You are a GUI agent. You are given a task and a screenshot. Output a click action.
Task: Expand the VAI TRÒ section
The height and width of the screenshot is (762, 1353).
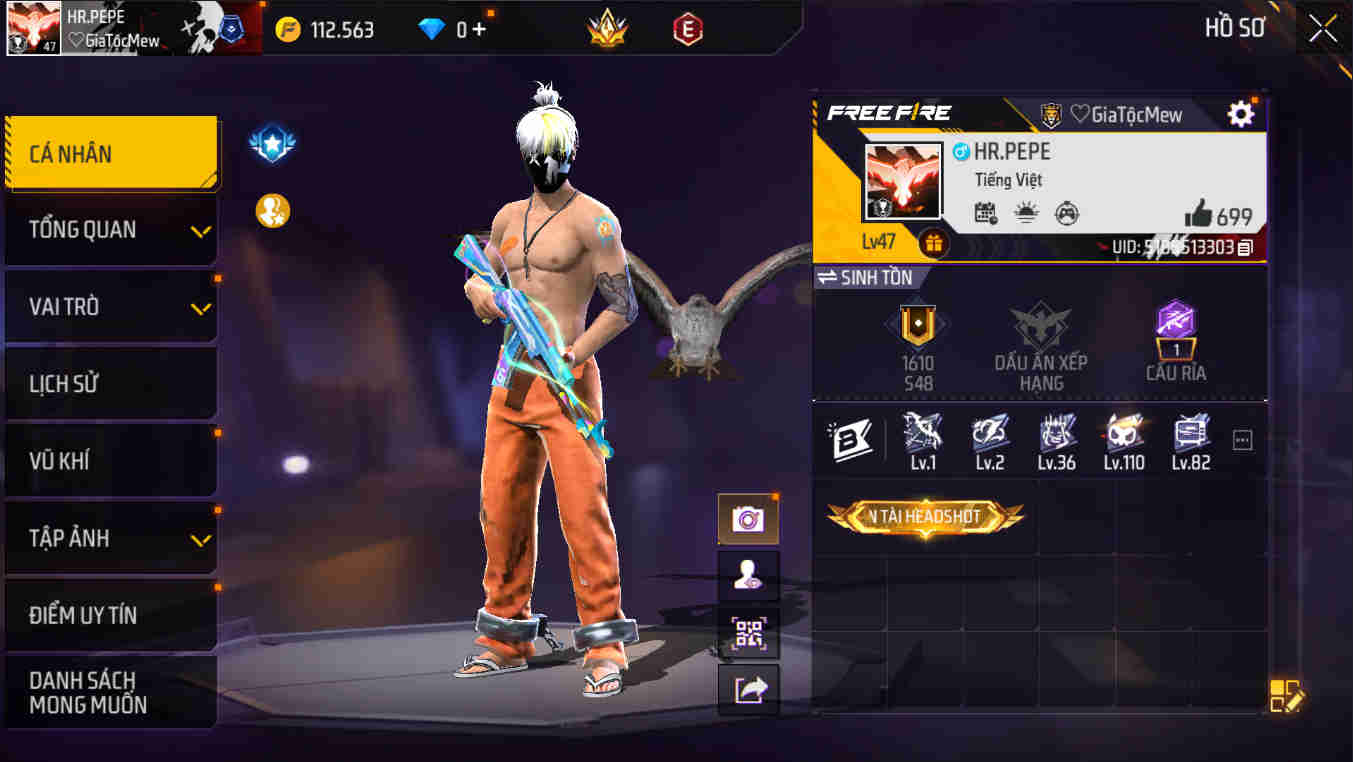tap(110, 306)
